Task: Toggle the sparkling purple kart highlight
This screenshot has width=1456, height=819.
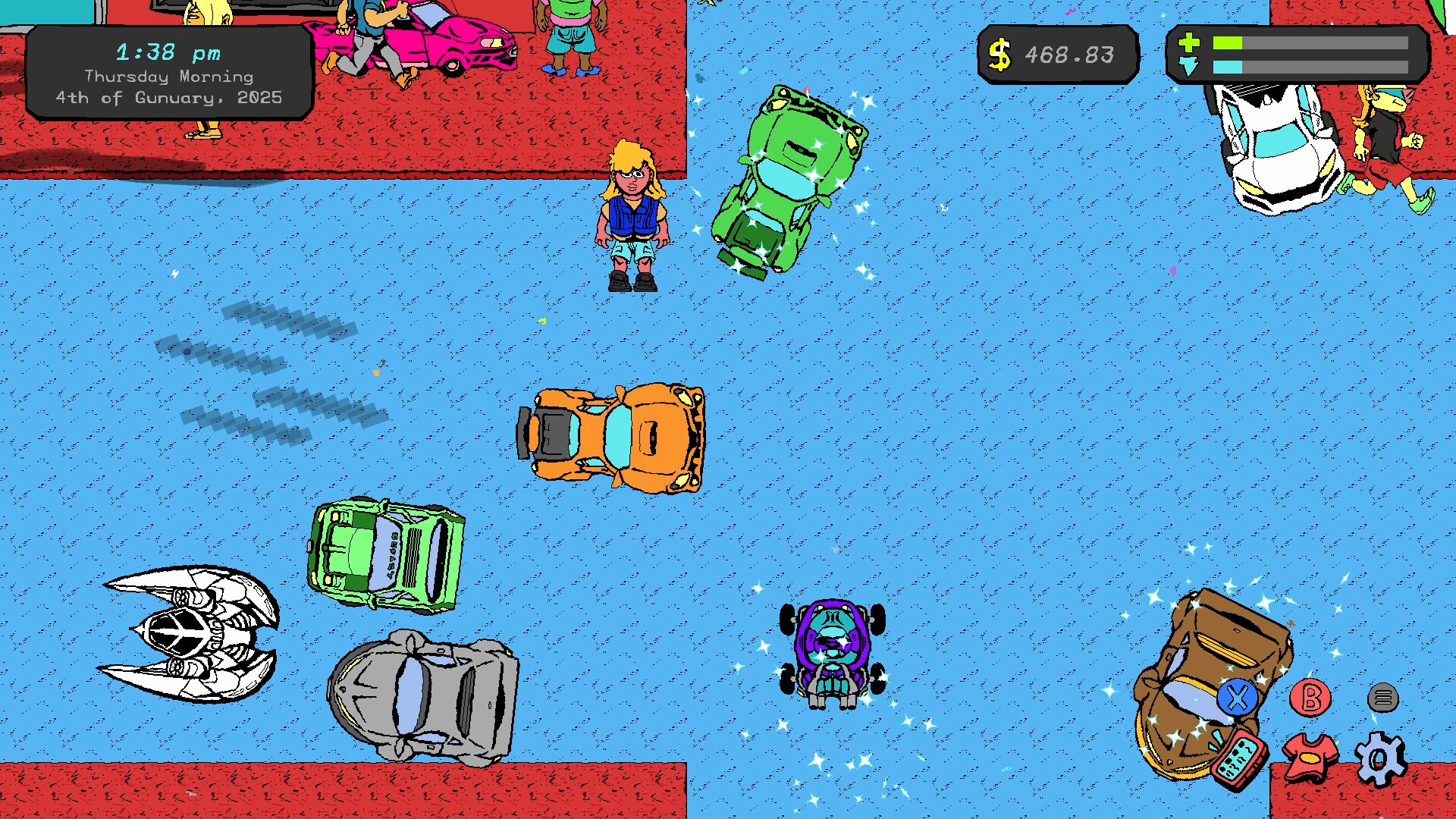Action: (830, 652)
